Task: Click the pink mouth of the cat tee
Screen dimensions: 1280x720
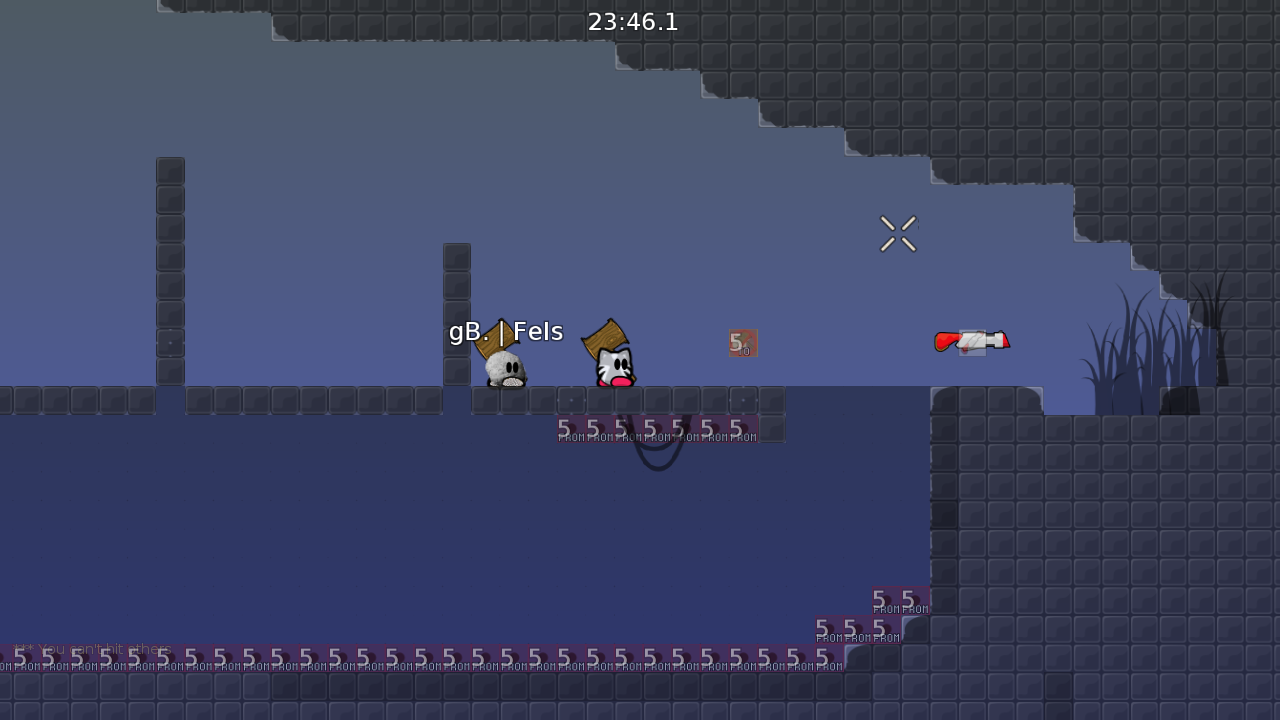Action: tap(620, 382)
